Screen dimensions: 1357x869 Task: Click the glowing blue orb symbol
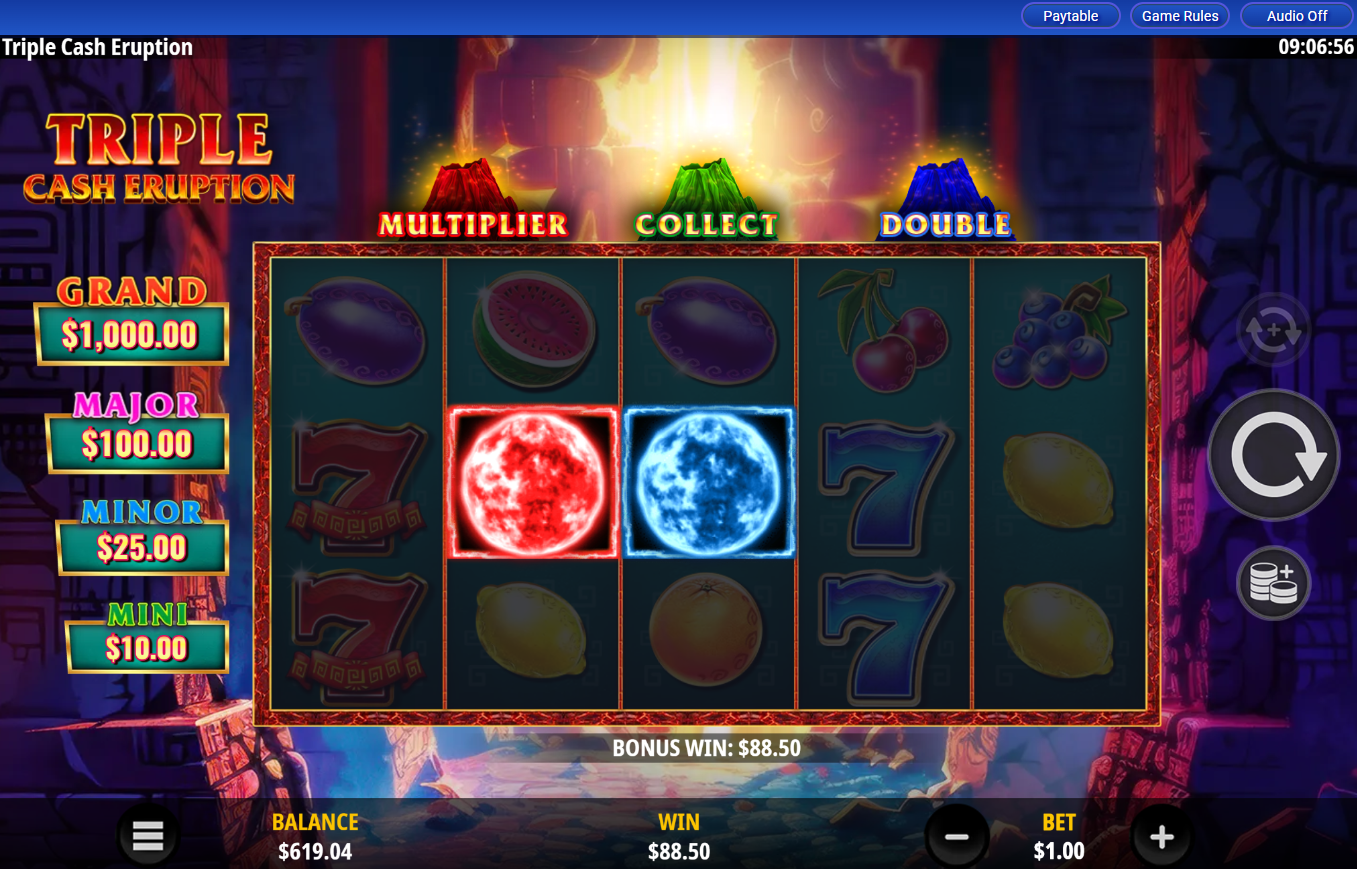(x=708, y=484)
